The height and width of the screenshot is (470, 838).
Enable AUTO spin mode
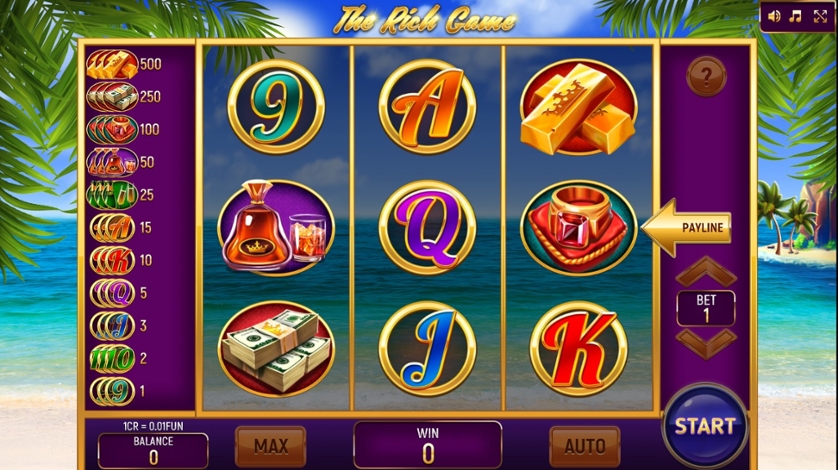(585, 445)
